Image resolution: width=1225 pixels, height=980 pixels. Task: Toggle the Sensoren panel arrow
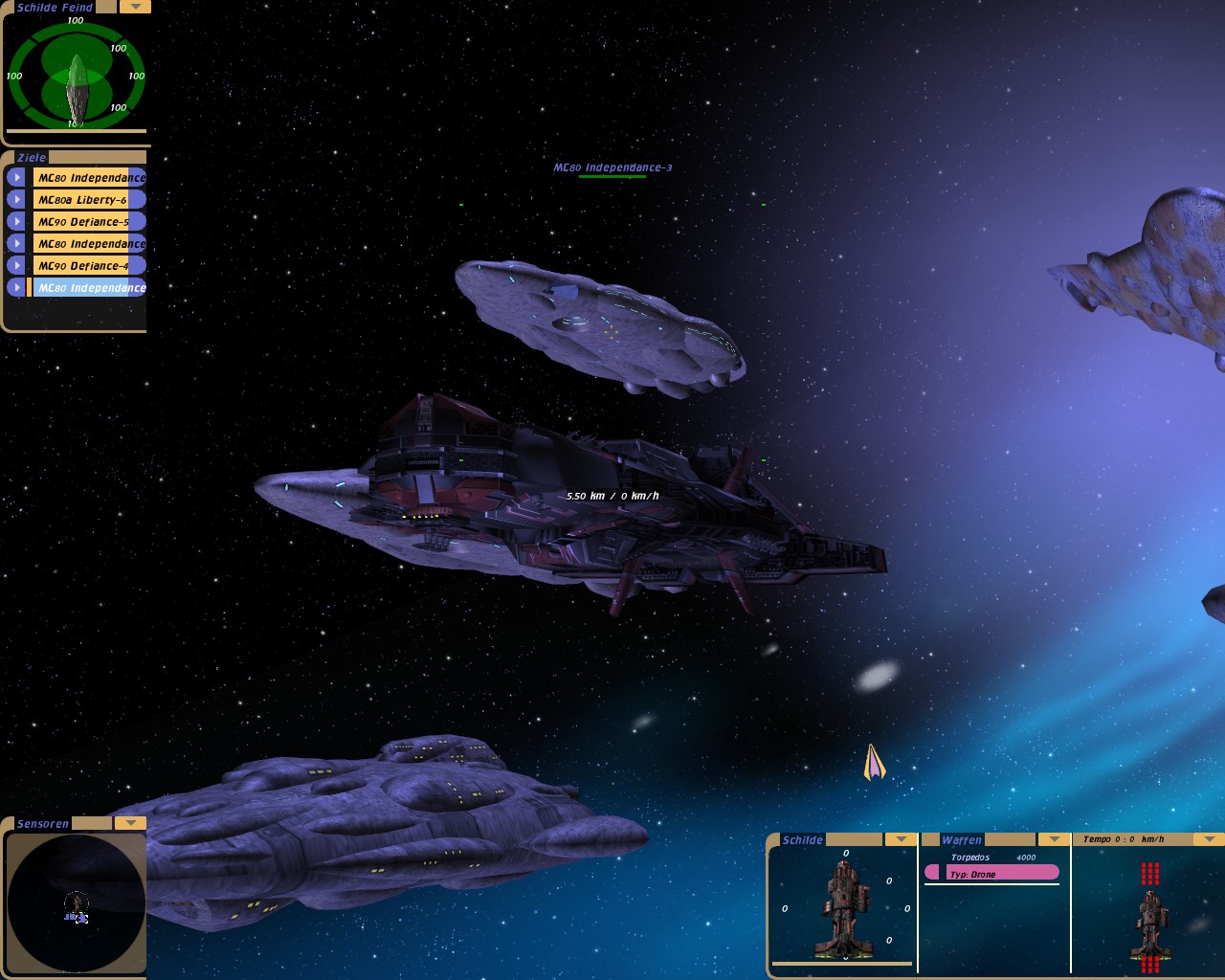[x=130, y=823]
